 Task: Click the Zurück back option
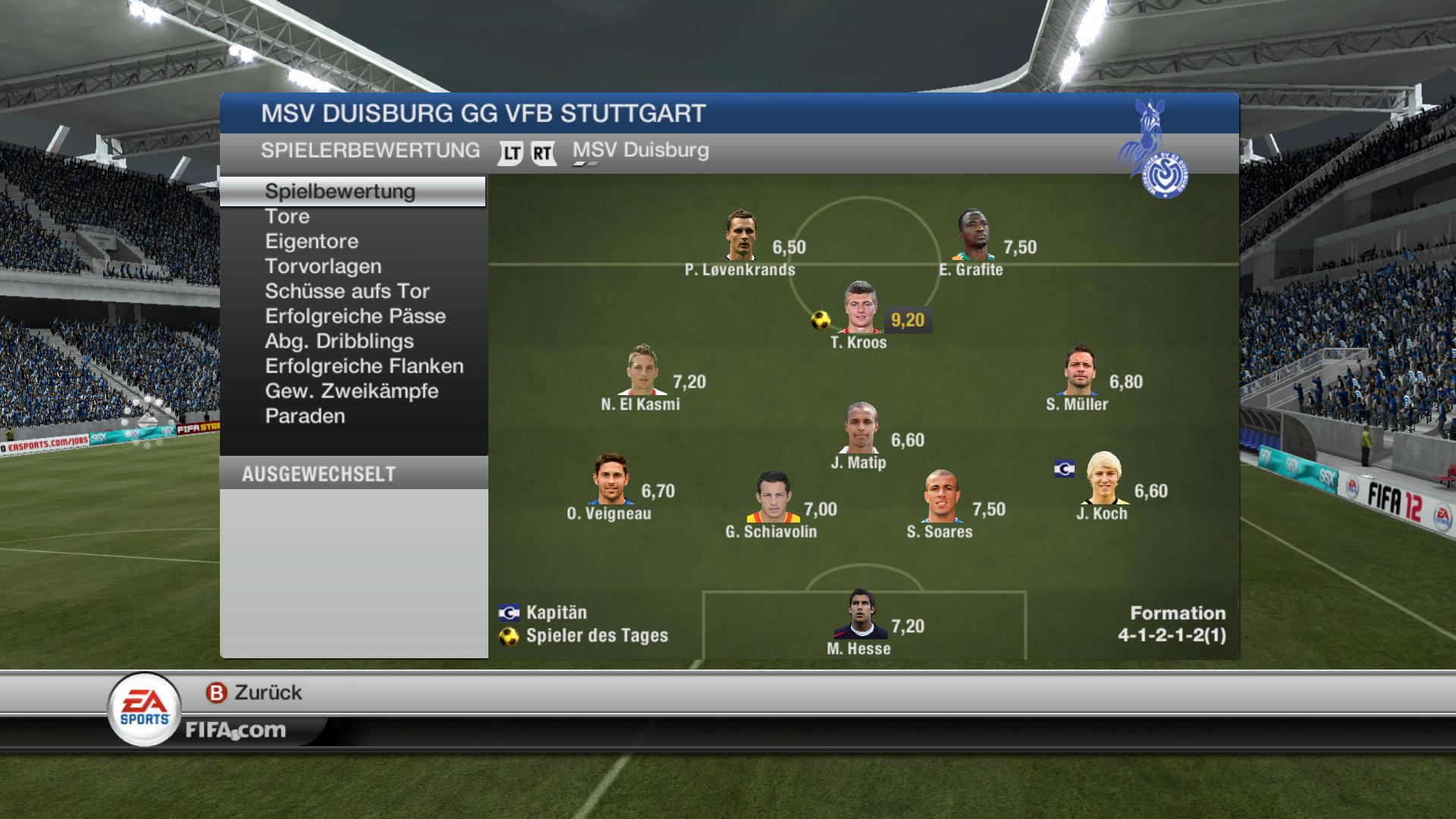[x=254, y=692]
